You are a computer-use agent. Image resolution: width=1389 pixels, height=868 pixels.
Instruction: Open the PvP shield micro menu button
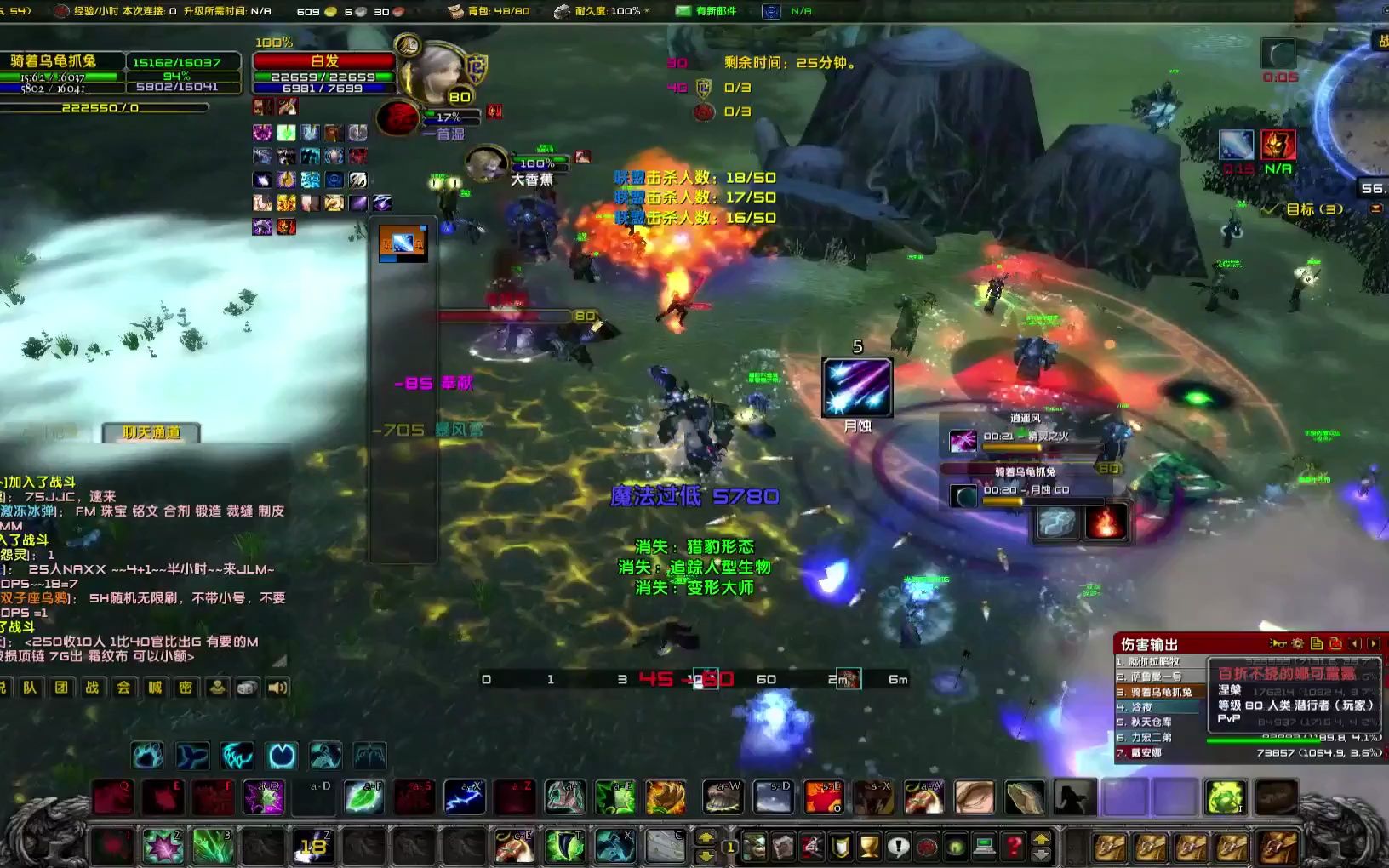pos(841,847)
